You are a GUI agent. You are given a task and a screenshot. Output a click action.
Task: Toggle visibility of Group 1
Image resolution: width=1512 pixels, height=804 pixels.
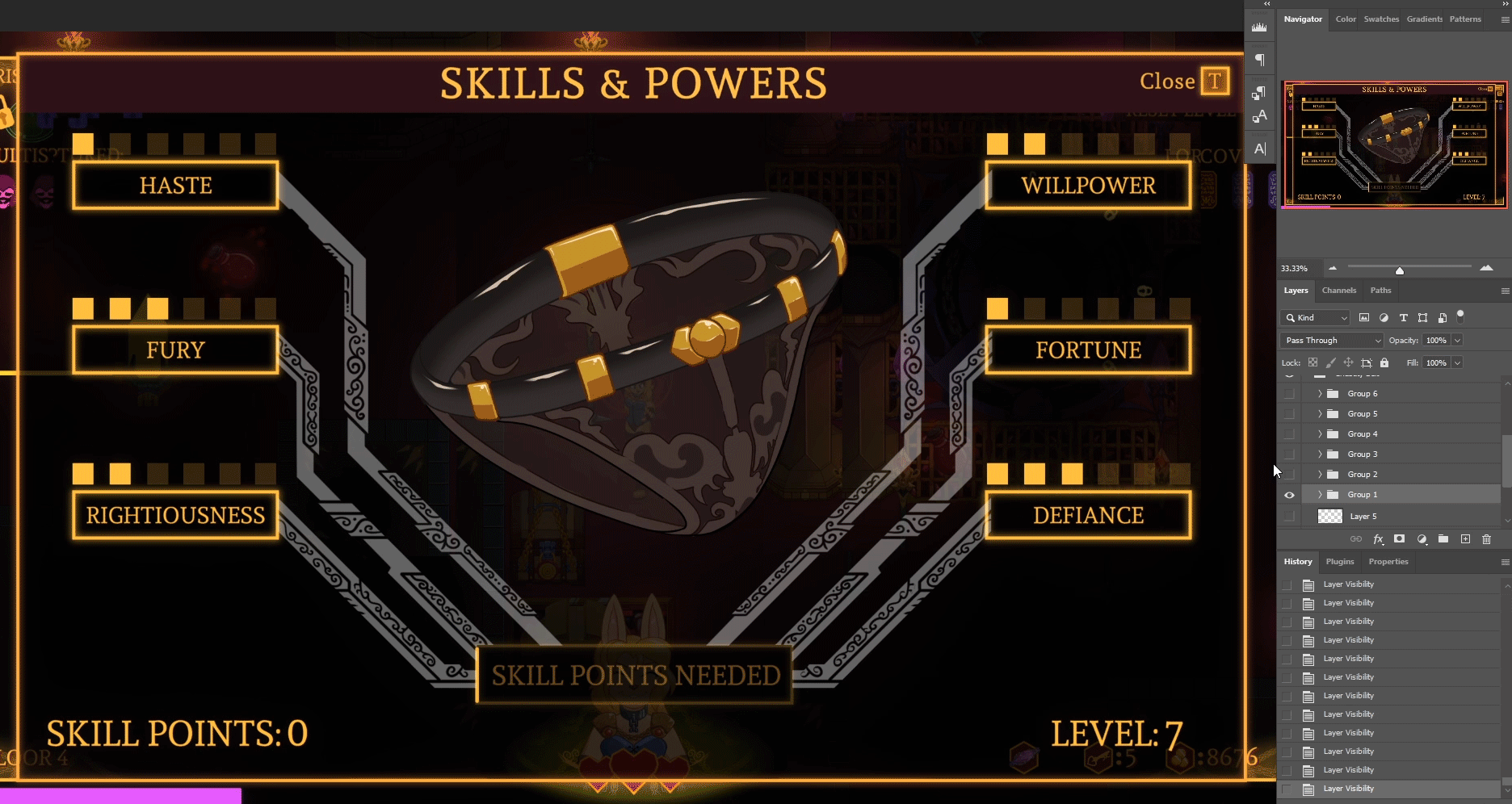click(x=1289, y=494)
